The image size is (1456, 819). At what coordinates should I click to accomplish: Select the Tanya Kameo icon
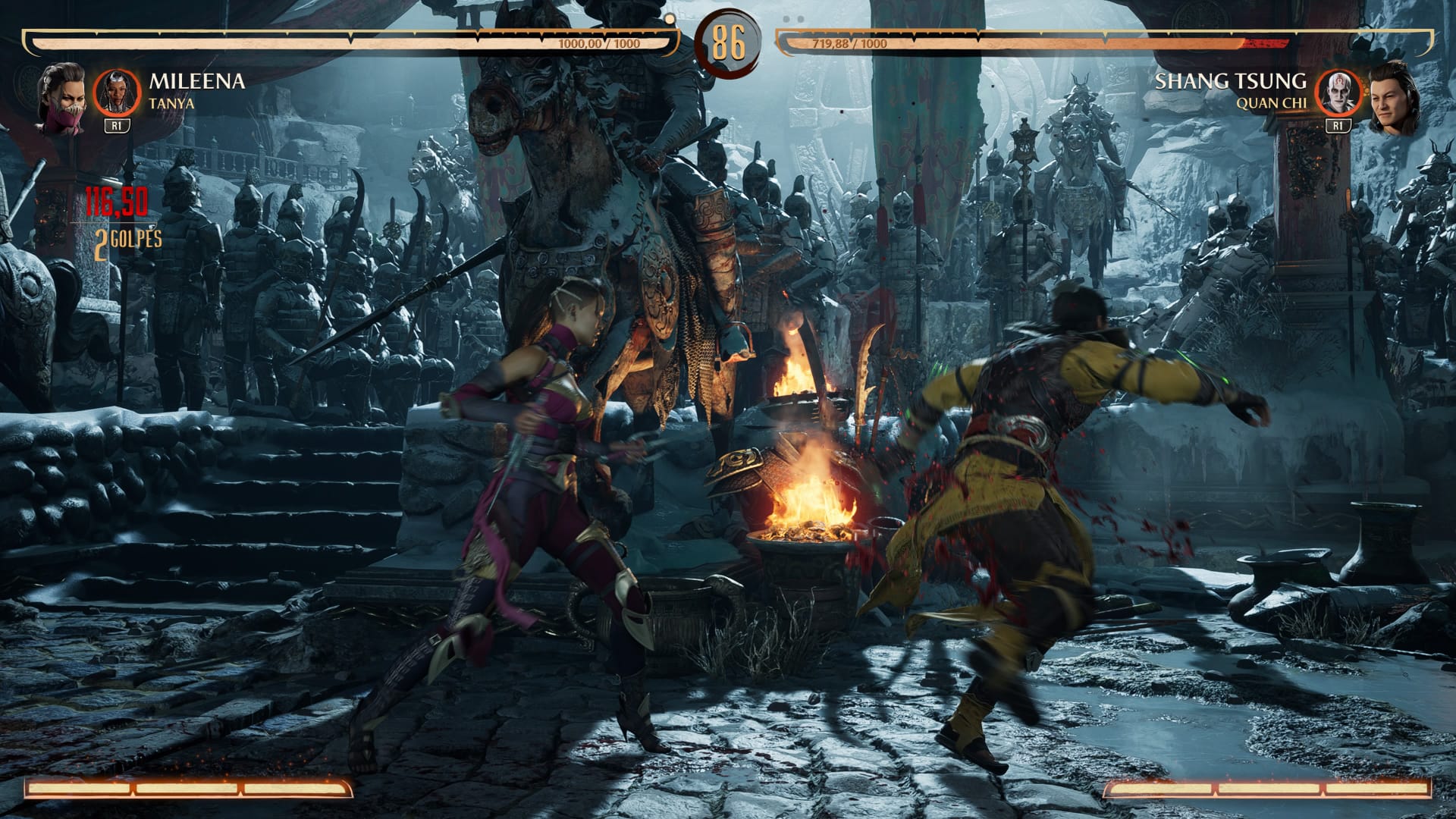pos(117,93)
